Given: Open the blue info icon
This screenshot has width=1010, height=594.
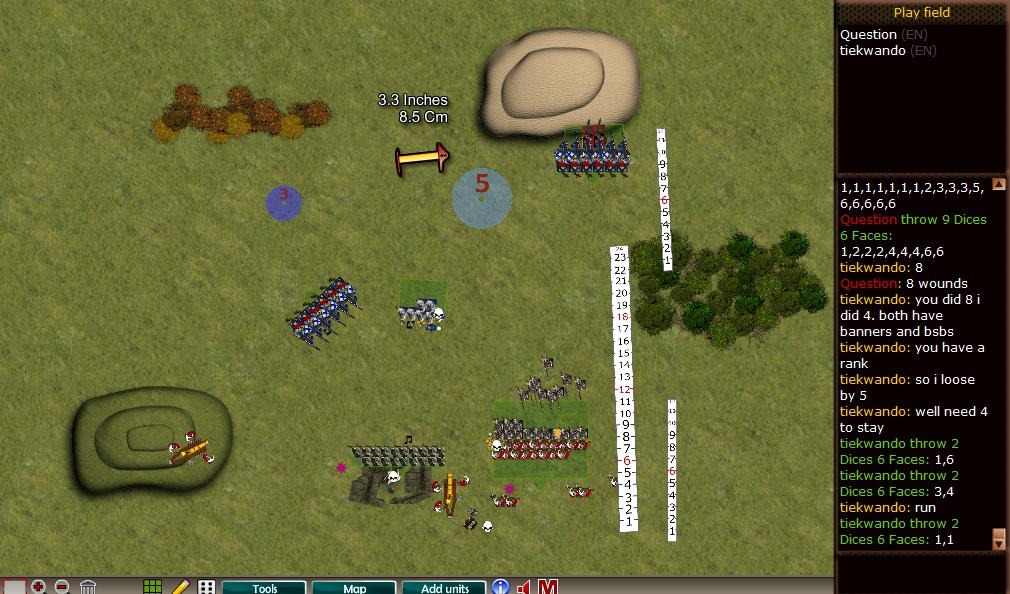Looking at the screenshot, I should coord(501,587).
